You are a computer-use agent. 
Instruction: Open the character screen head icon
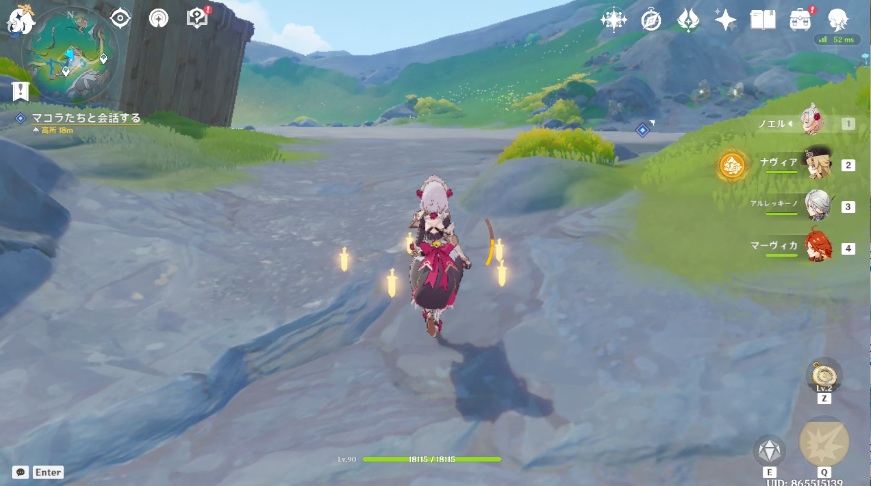pos(838,20)
